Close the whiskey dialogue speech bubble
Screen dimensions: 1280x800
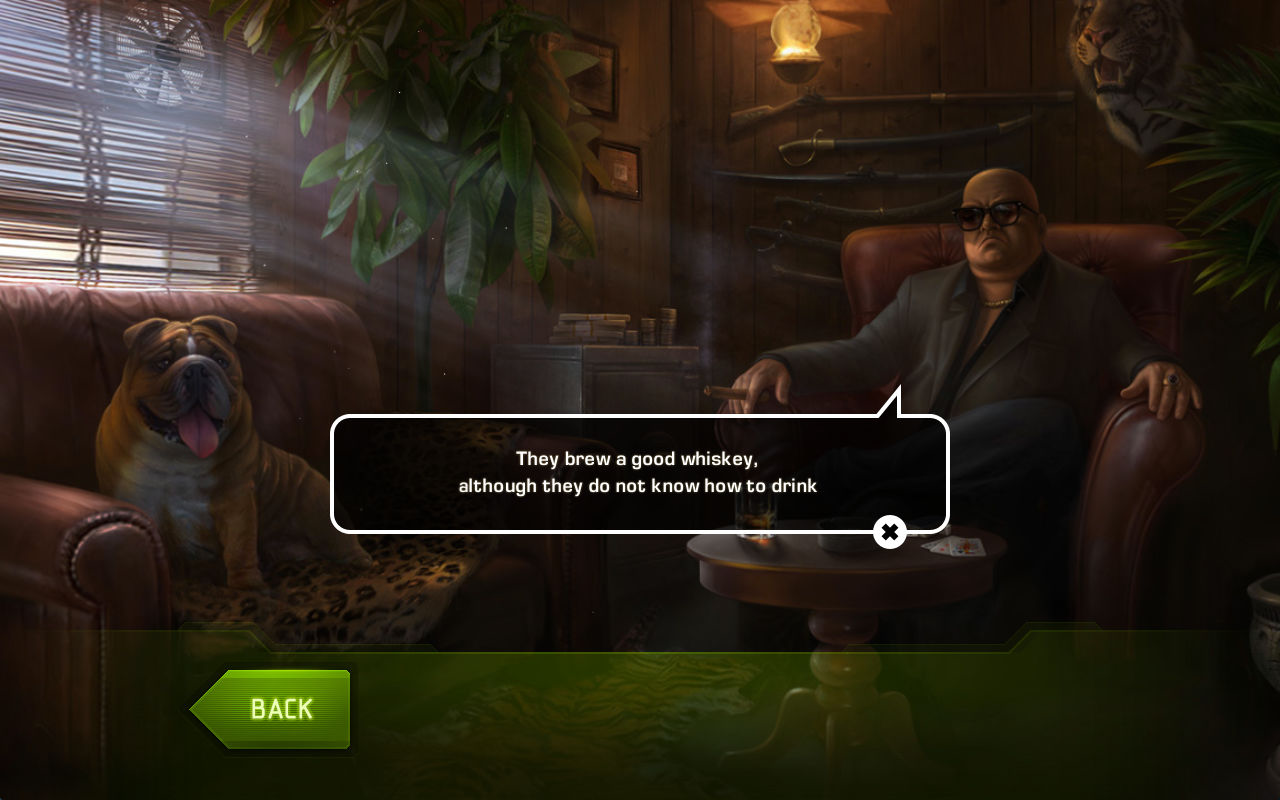tap(889, 532)
